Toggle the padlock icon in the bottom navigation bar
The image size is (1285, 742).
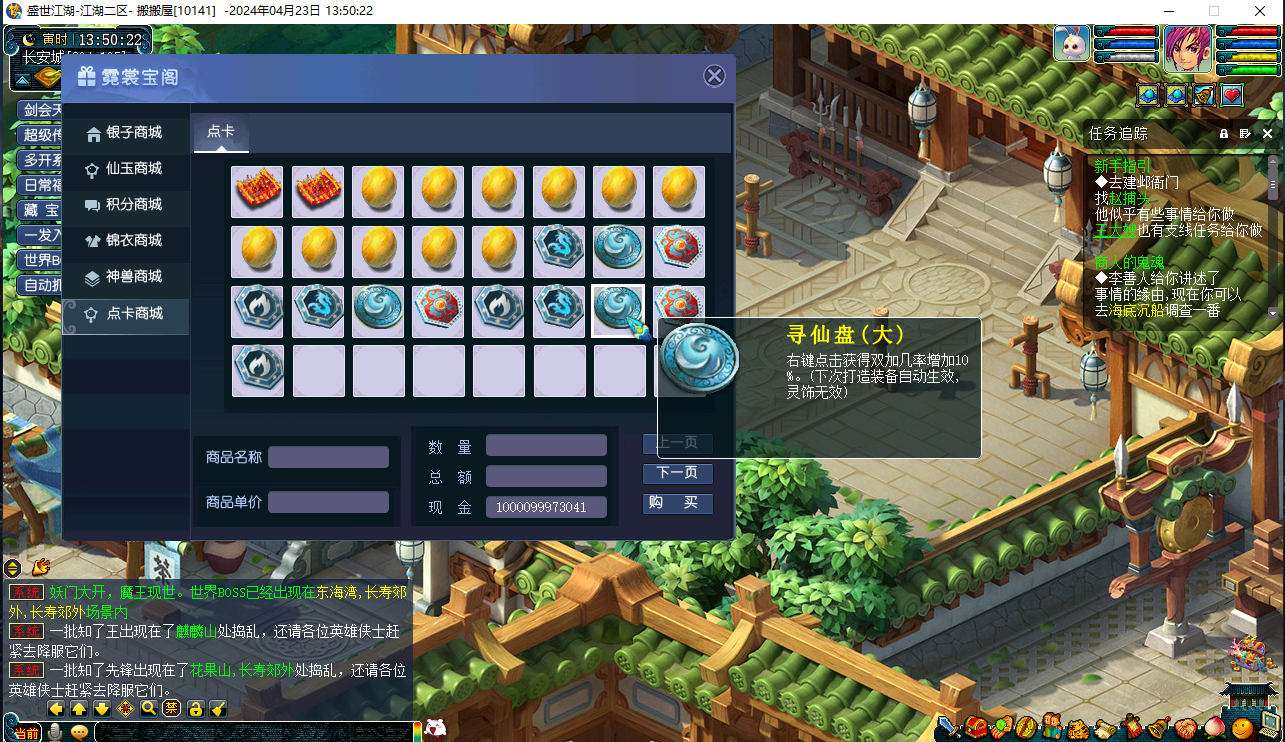[197, 708]
